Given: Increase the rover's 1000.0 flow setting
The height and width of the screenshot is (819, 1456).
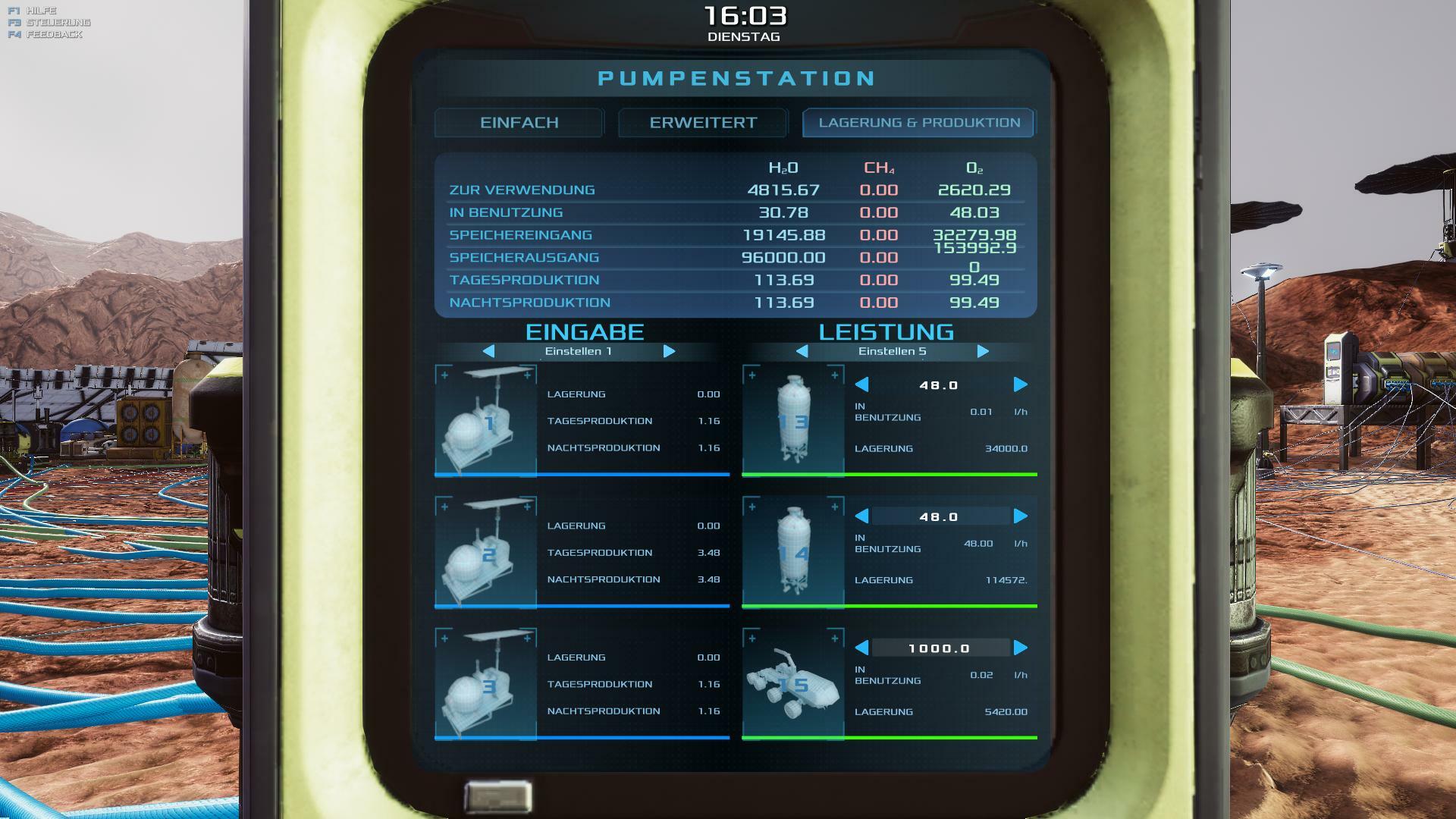Looking at the screenshot, I should click(x=1021, y=648).
